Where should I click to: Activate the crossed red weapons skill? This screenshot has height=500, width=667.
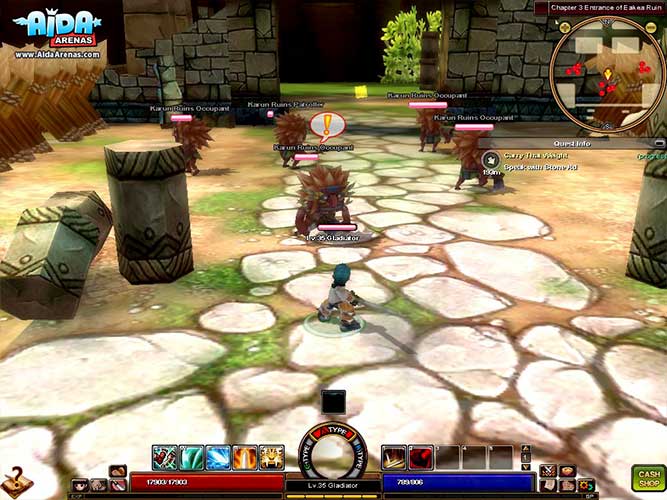point(165,458)
